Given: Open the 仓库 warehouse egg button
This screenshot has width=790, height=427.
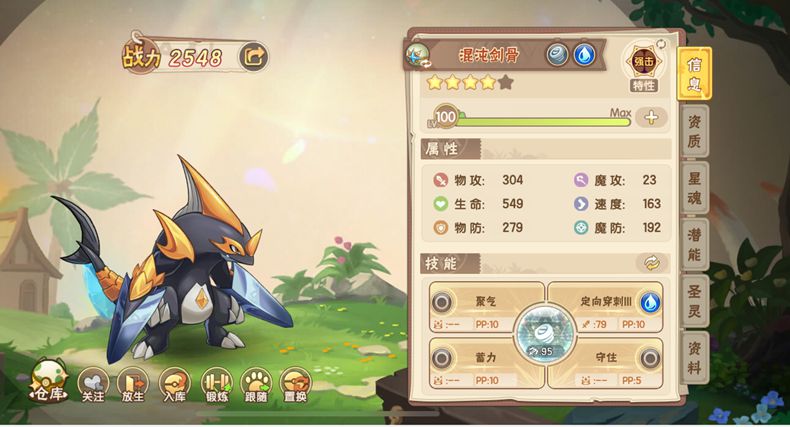Looking at the screenshot, I should tap(48, 381).
